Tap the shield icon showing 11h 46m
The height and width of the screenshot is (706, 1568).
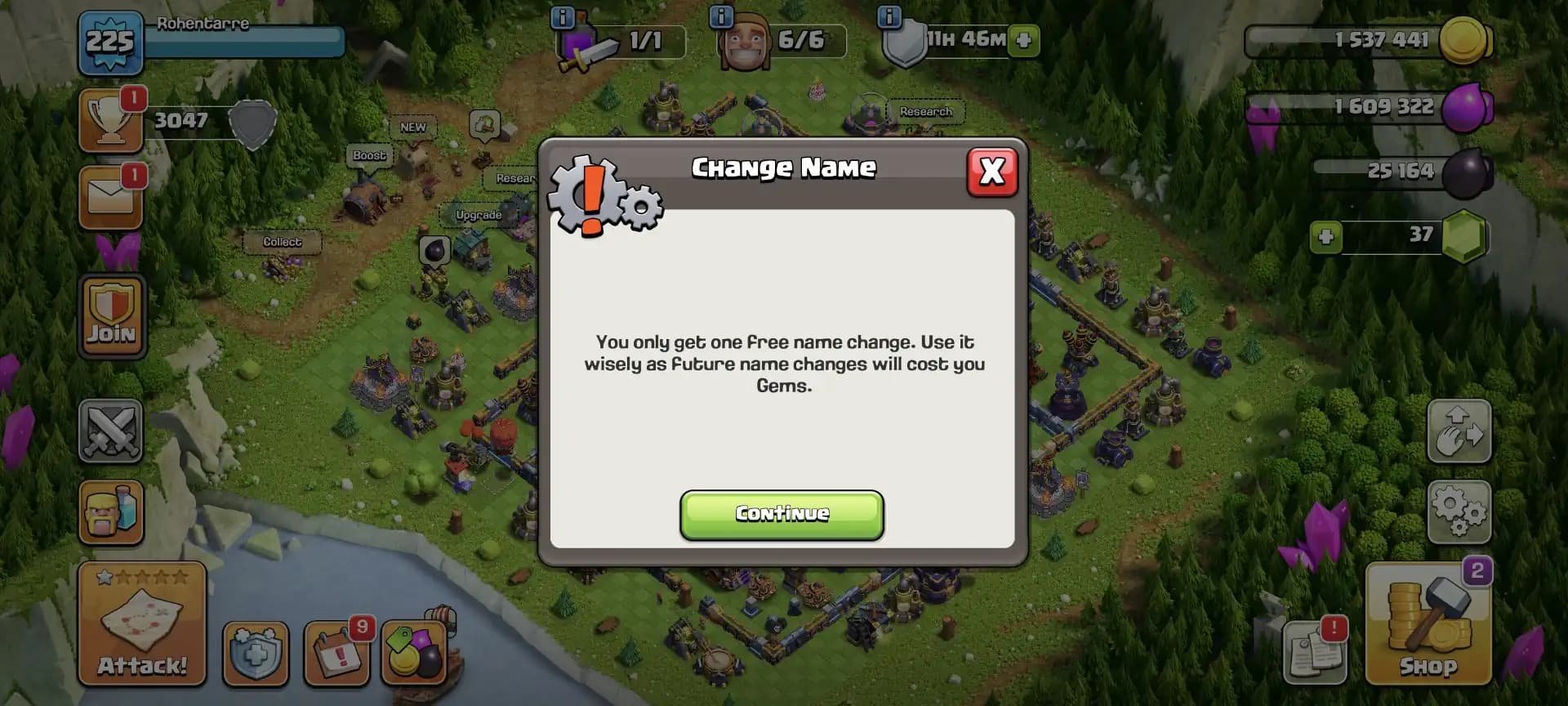(x=909, y=39)
